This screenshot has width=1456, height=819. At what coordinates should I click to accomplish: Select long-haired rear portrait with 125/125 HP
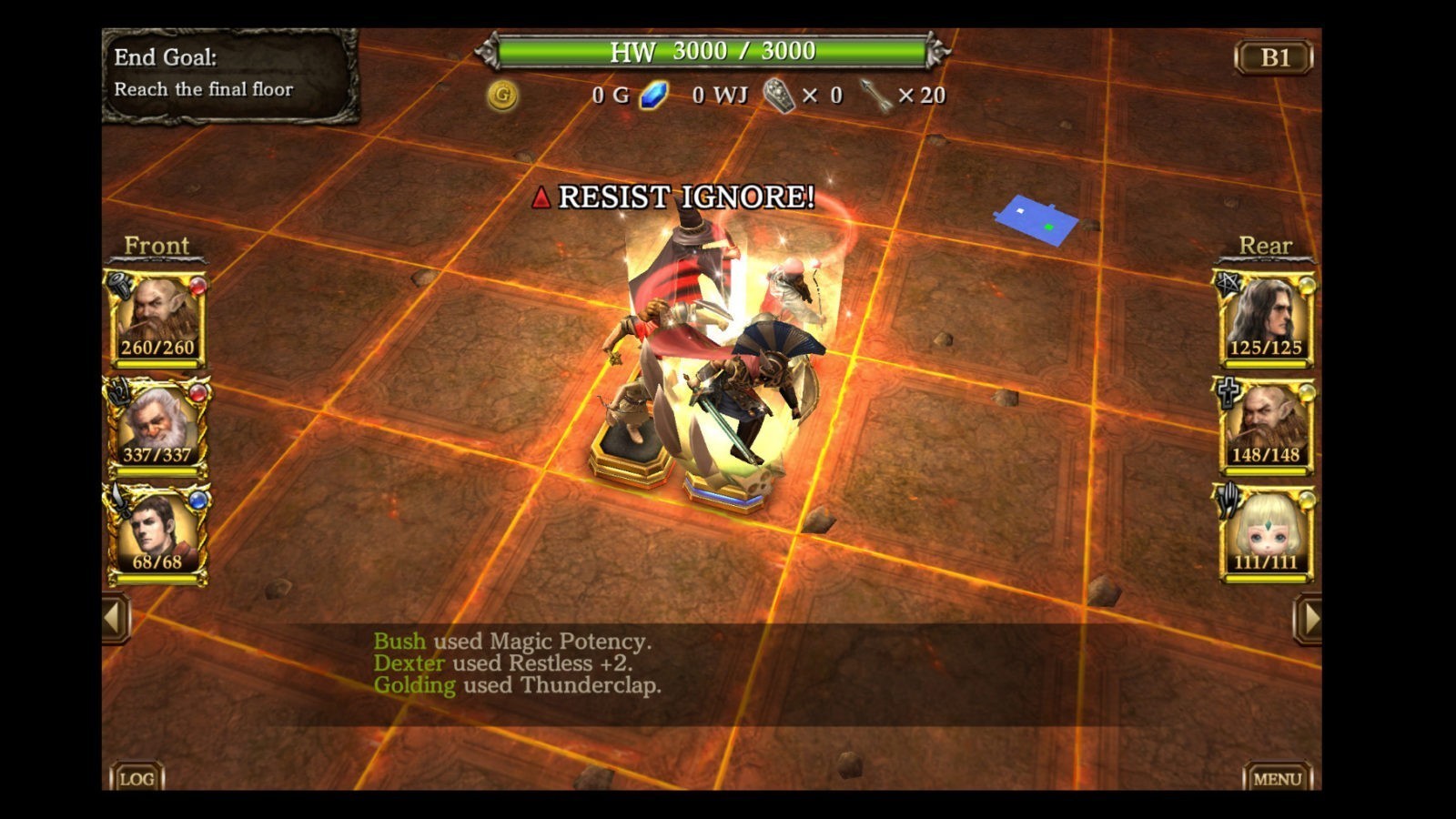click(1265, 318)
